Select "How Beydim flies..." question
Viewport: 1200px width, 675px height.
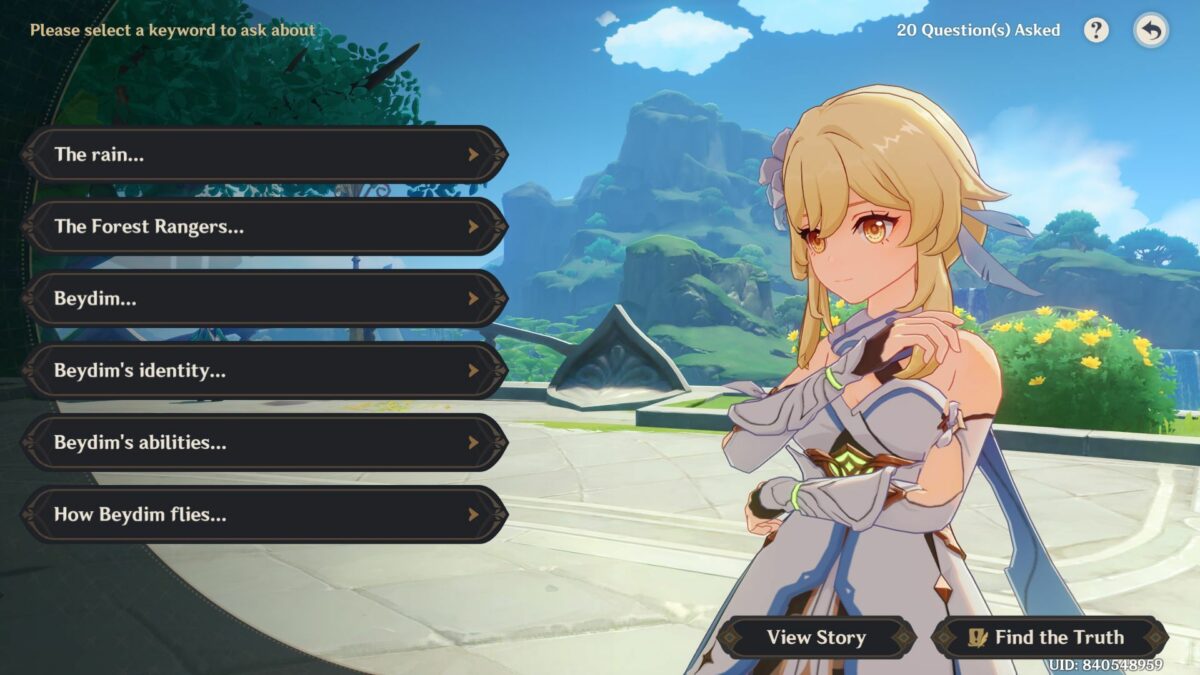[x=265, y=514]
